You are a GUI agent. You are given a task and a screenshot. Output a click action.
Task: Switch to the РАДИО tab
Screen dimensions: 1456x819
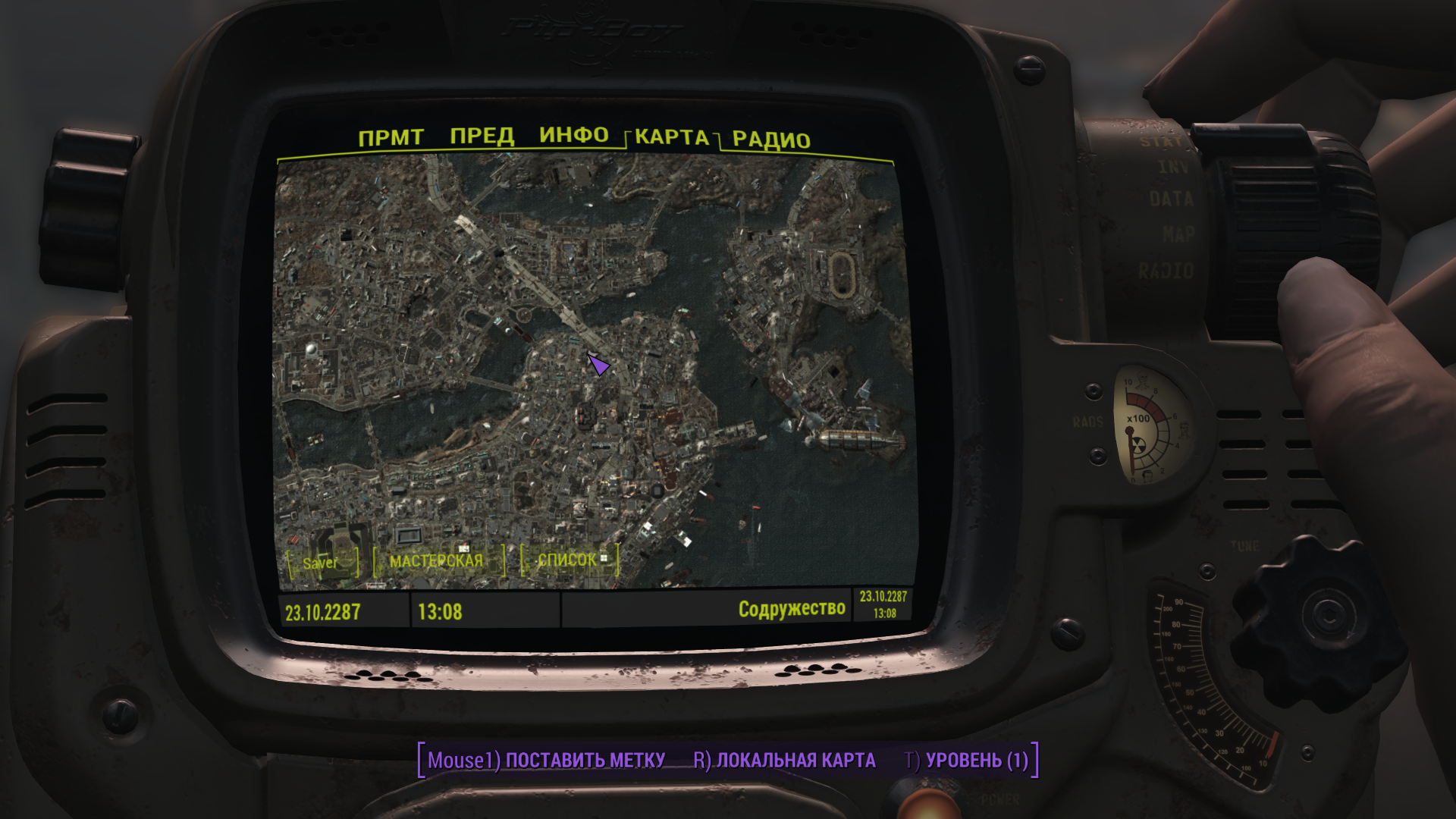tap(771, 140)
